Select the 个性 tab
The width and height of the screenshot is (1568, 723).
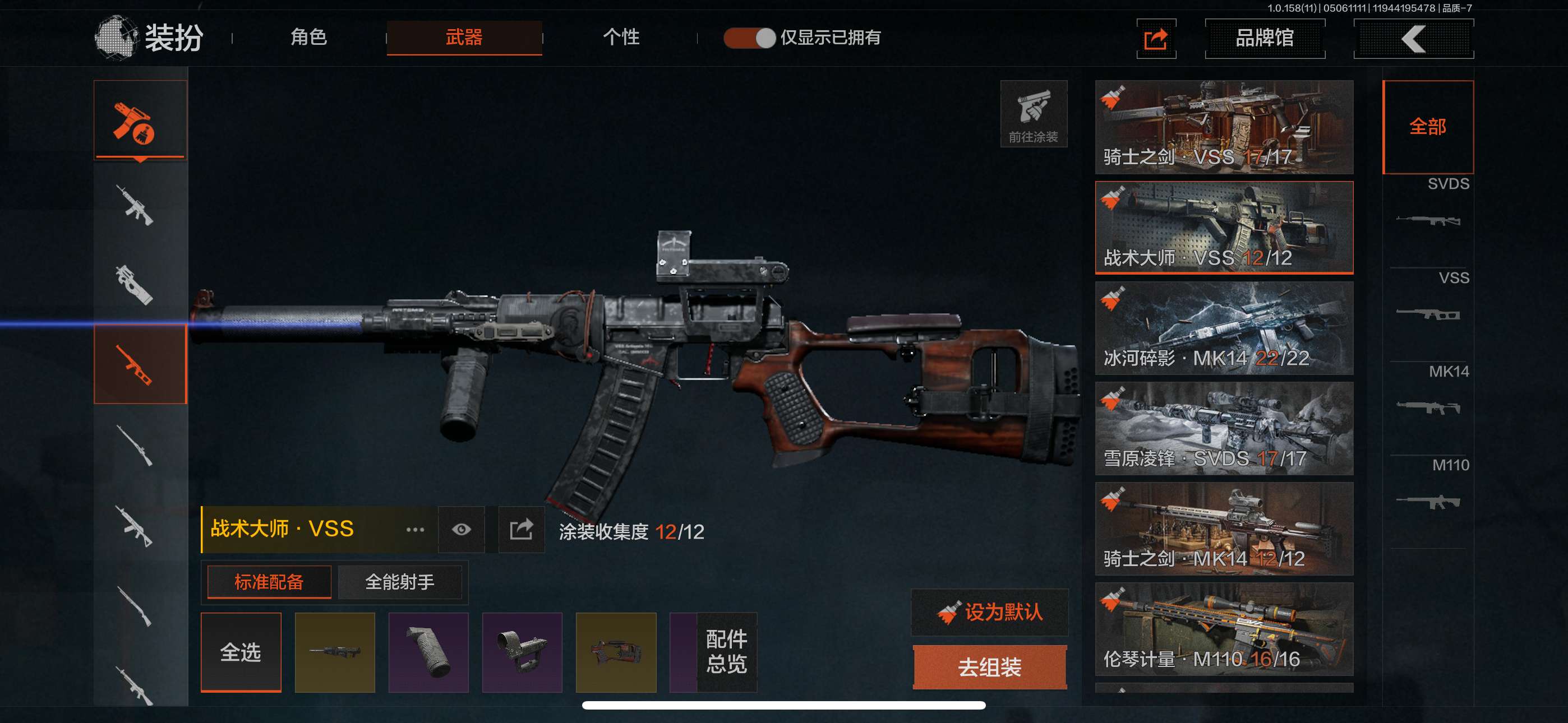(x=620, y=38)
